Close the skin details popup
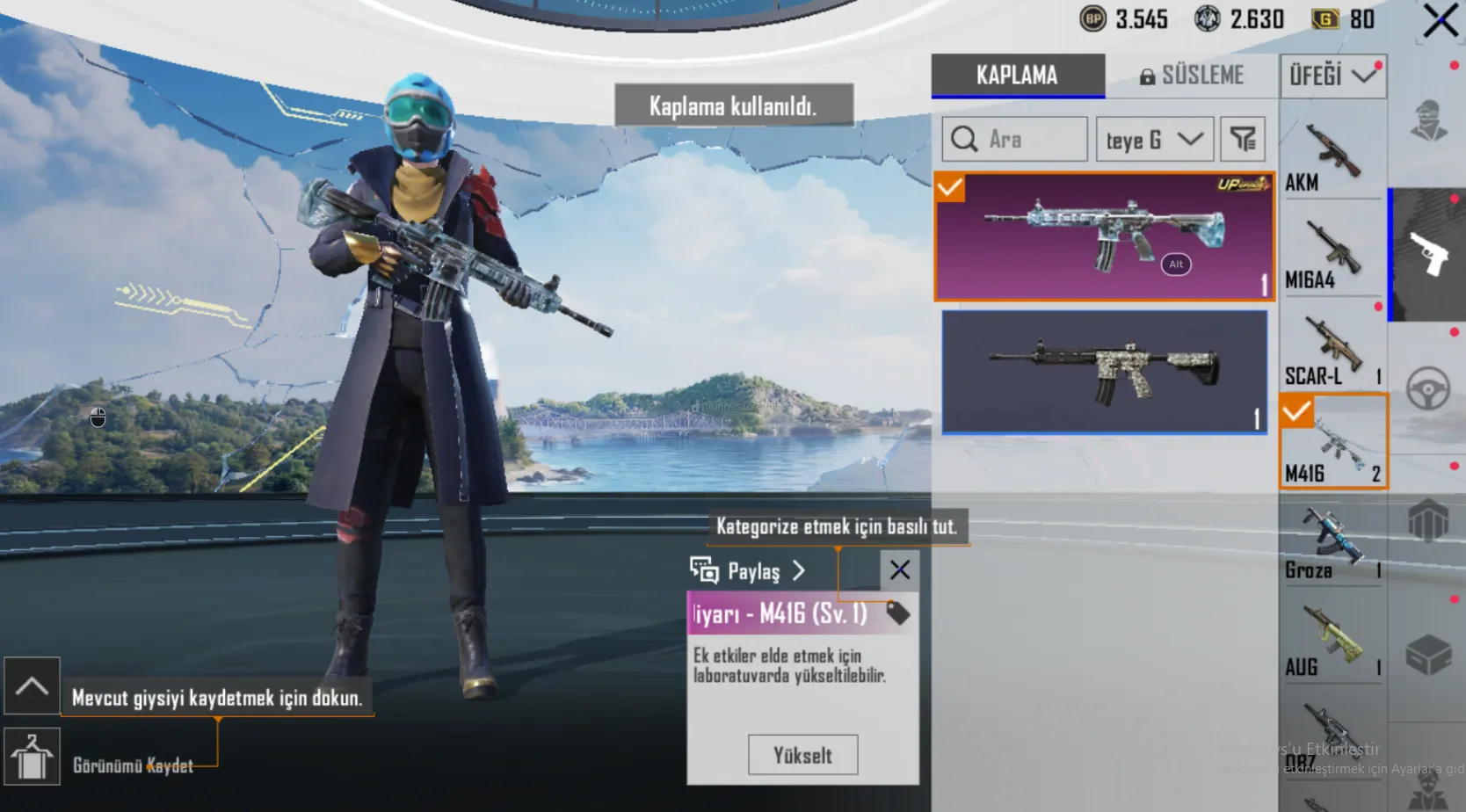This screenshot has width=1466, height=812. click(899, 570)
